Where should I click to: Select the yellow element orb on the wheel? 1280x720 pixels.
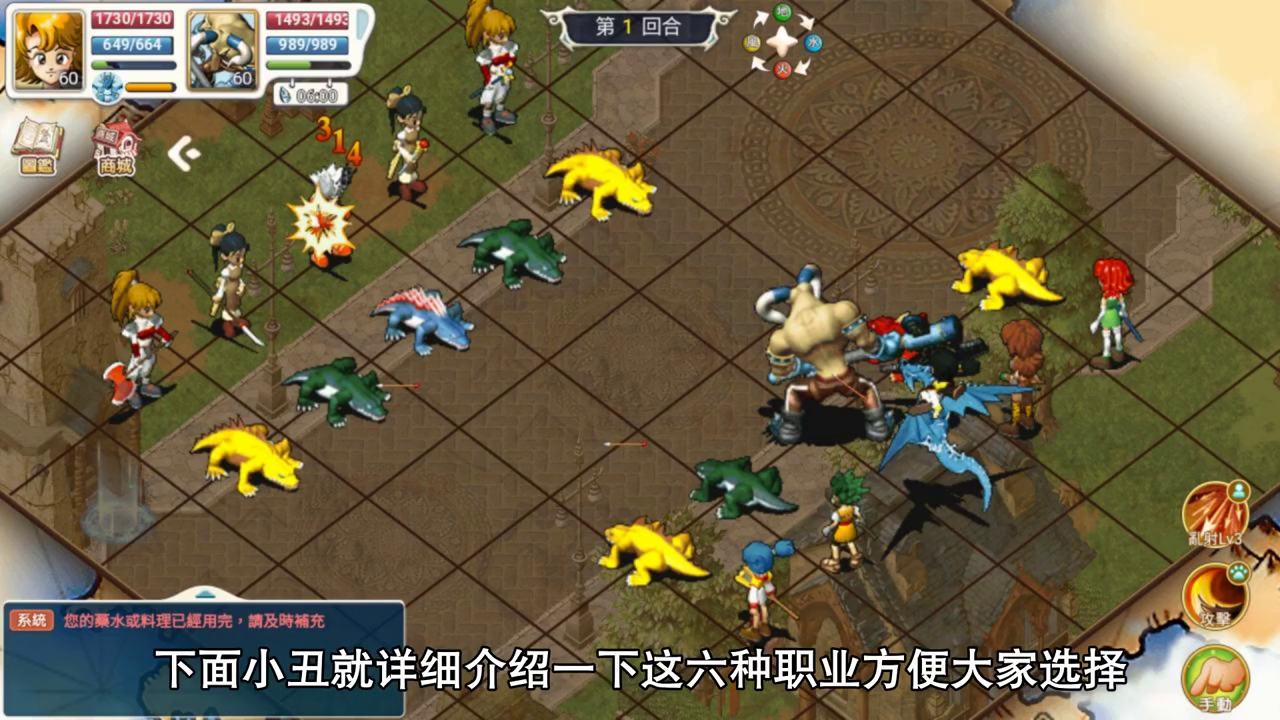(752, 42)
